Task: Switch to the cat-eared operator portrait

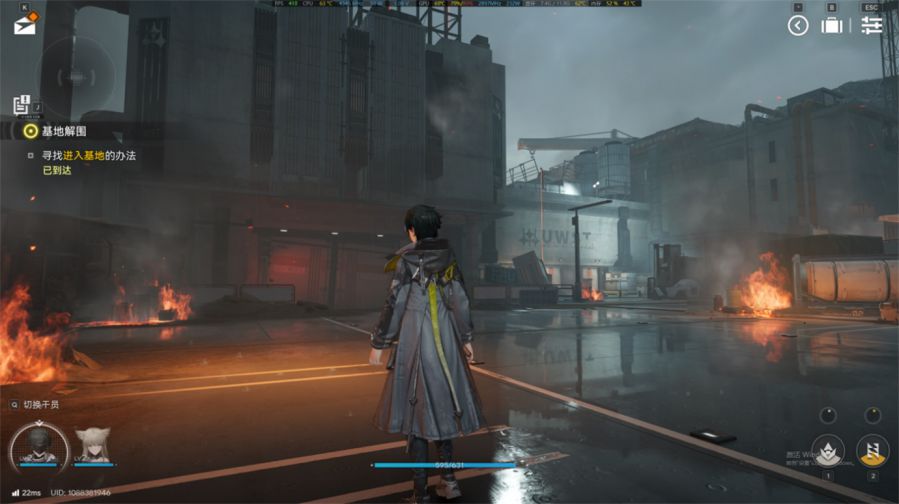Action: pyautogui.click(x=93, y=445)
